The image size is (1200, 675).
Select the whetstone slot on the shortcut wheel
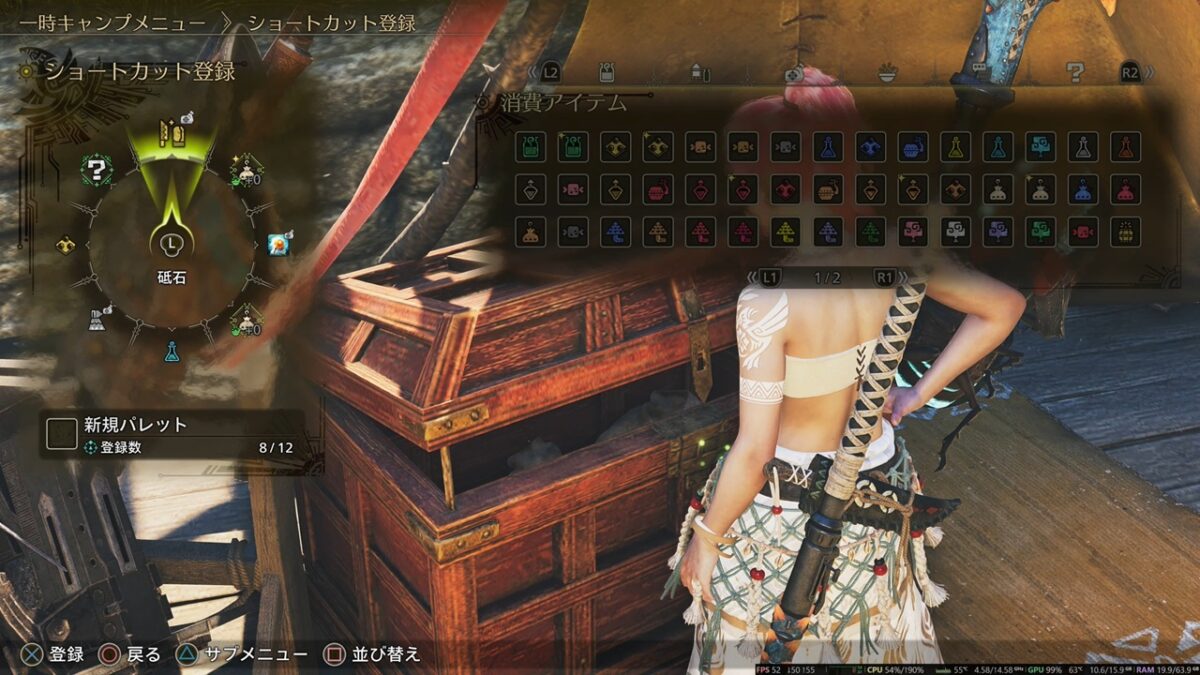pos(168,131)
